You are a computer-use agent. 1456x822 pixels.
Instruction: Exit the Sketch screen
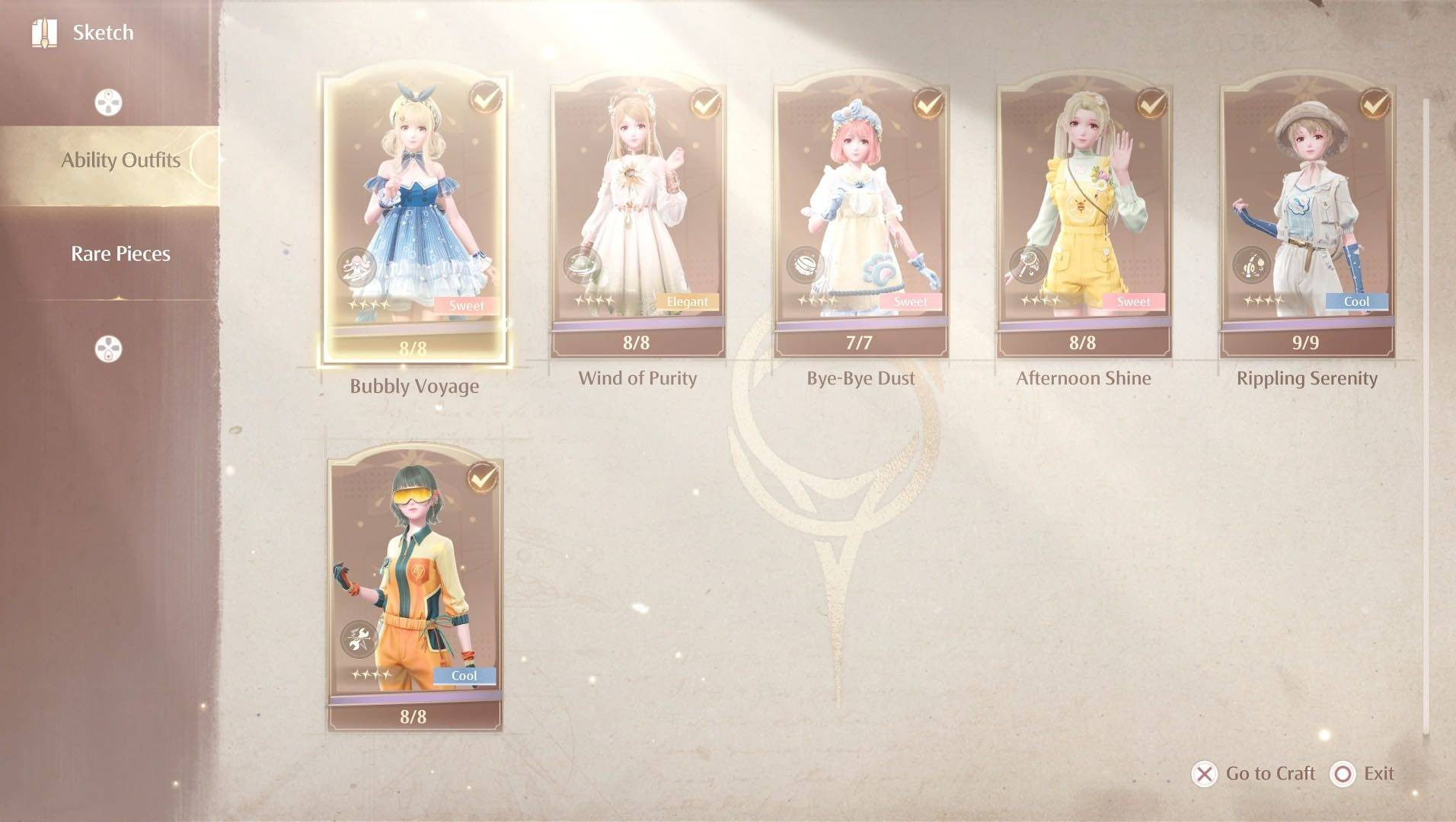[x=1363, y=774]
